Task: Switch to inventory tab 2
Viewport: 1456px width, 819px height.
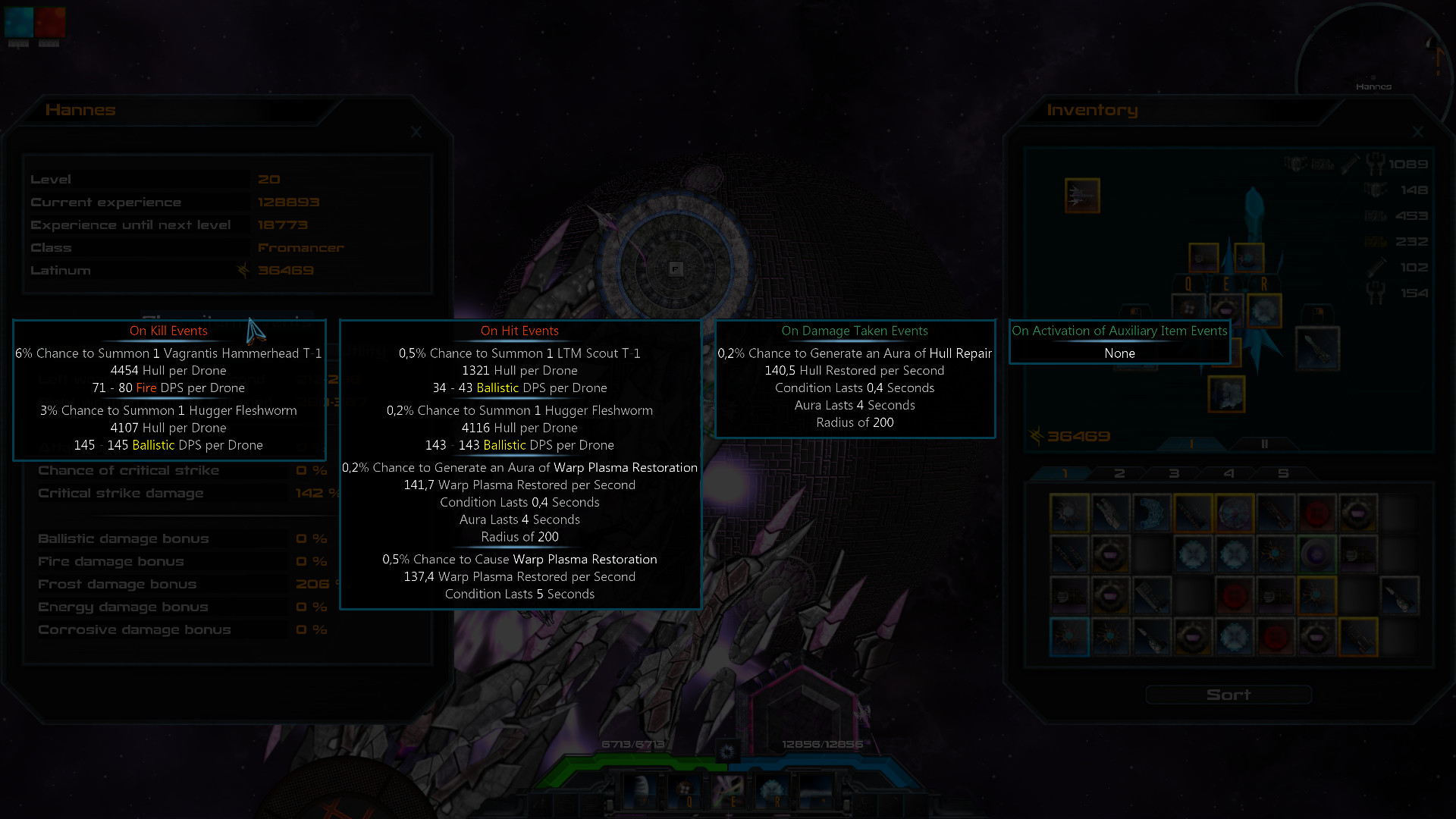Action: tap(1119, 472)
